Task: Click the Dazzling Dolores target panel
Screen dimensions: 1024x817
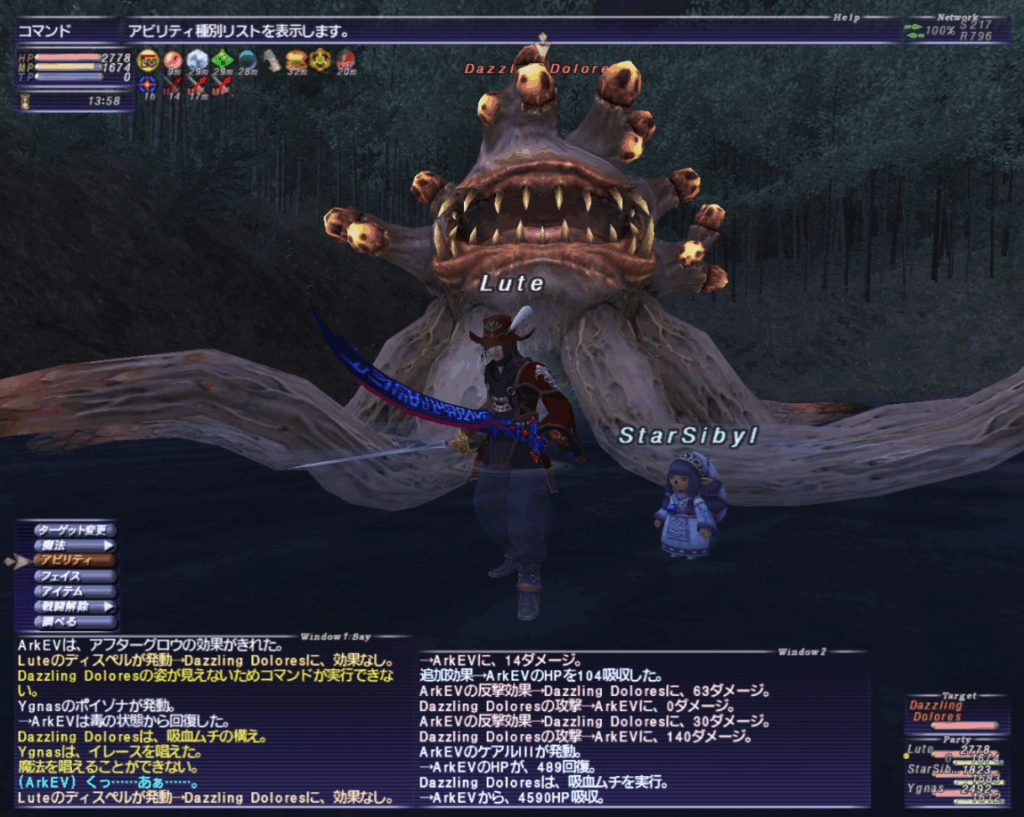Action: click(x=952, y=712)
